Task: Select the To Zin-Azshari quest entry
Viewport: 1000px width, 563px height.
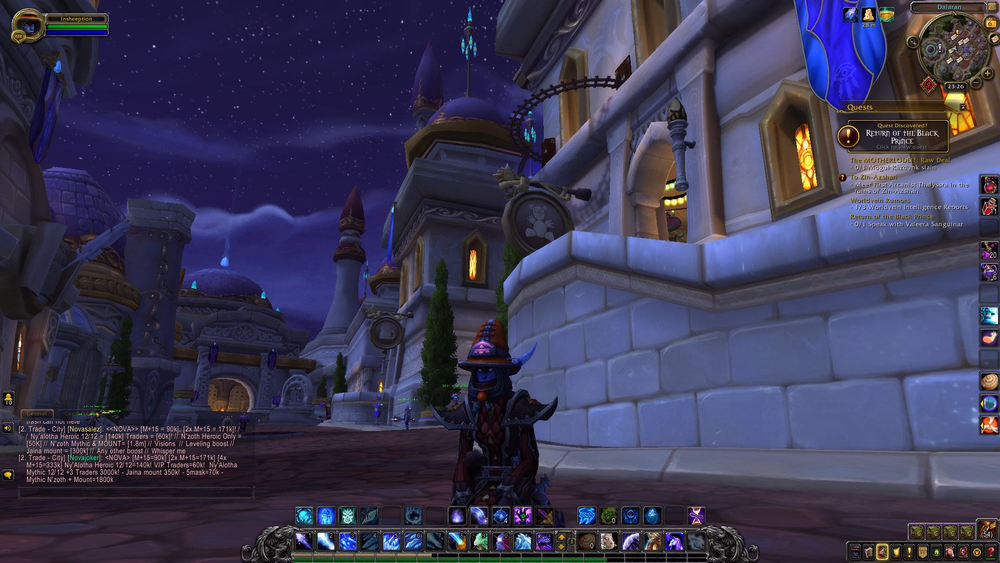Action: 880,176
